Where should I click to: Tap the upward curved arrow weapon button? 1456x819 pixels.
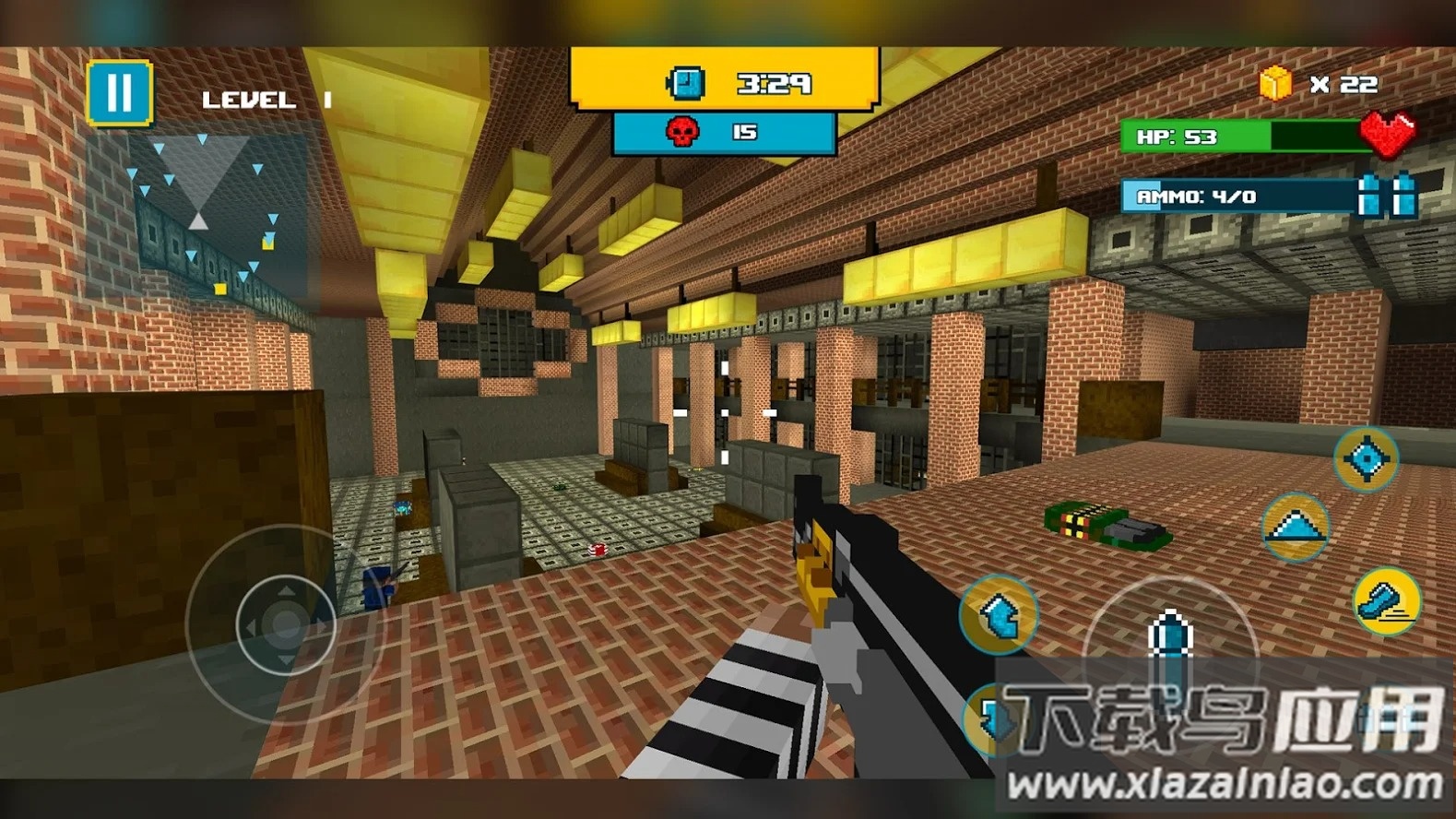pos(1000,614)
